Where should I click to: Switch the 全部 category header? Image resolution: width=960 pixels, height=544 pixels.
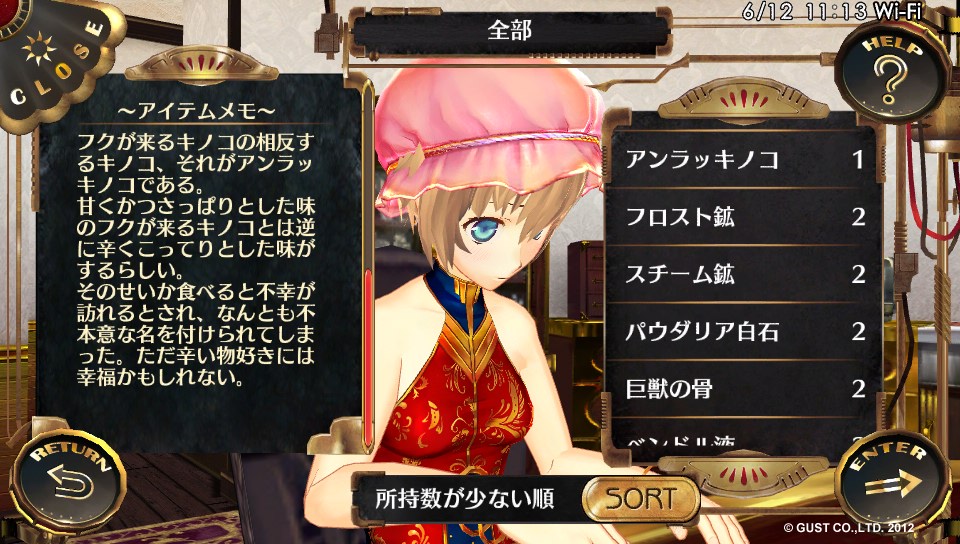[510, 31]
